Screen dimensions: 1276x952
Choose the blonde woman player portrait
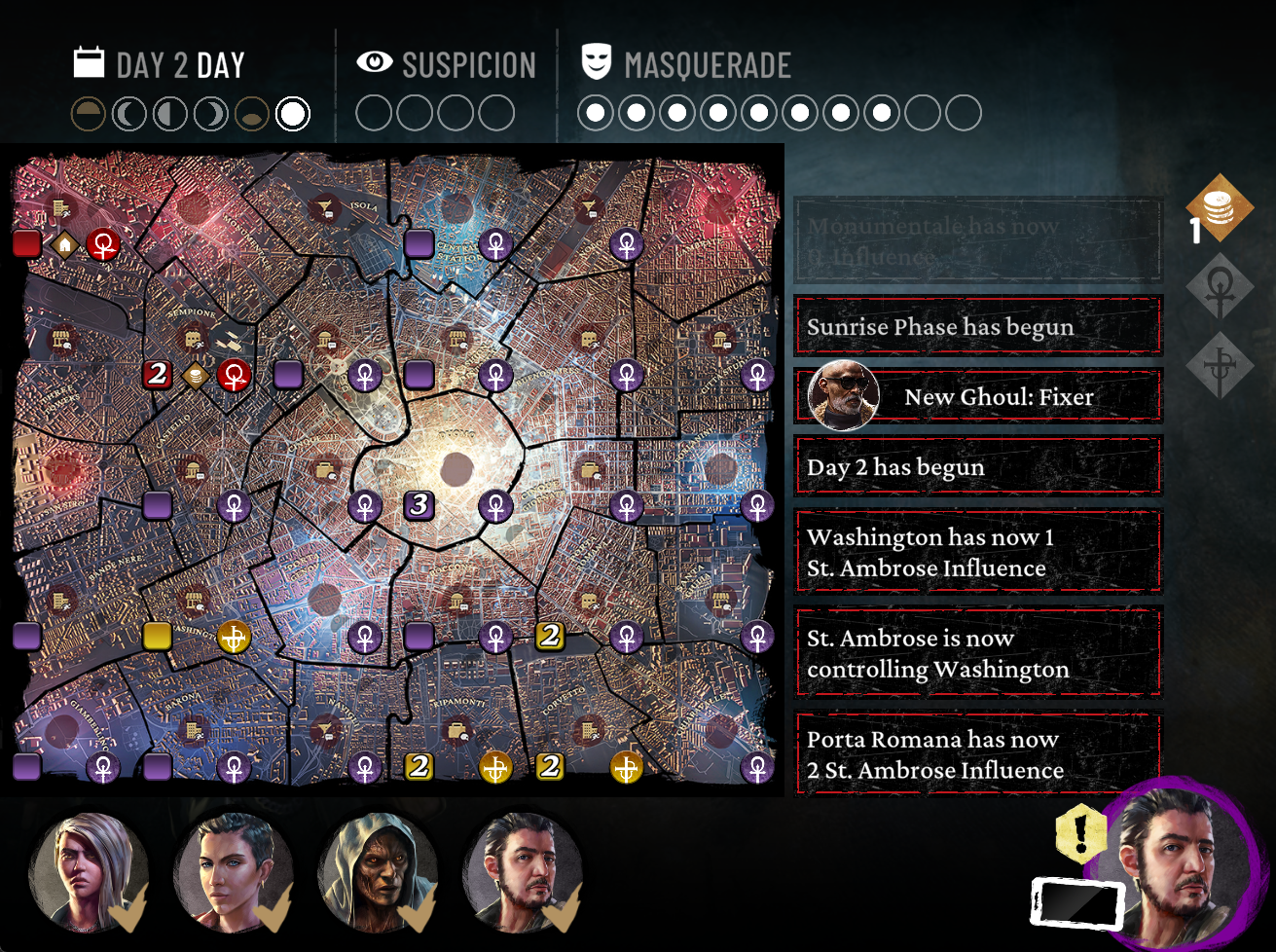coord(88,873)
